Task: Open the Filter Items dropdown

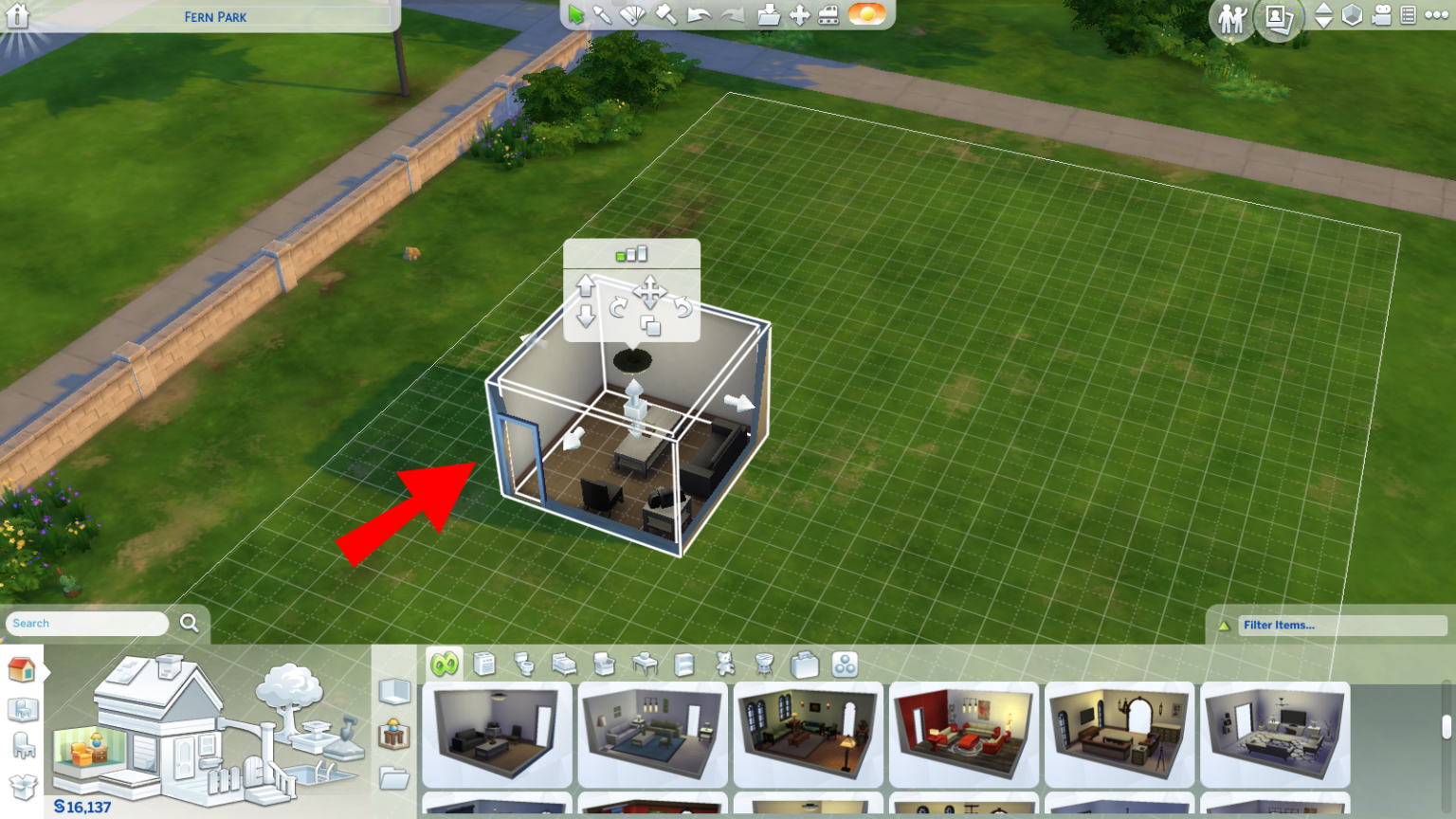Action: (1327, 625)
